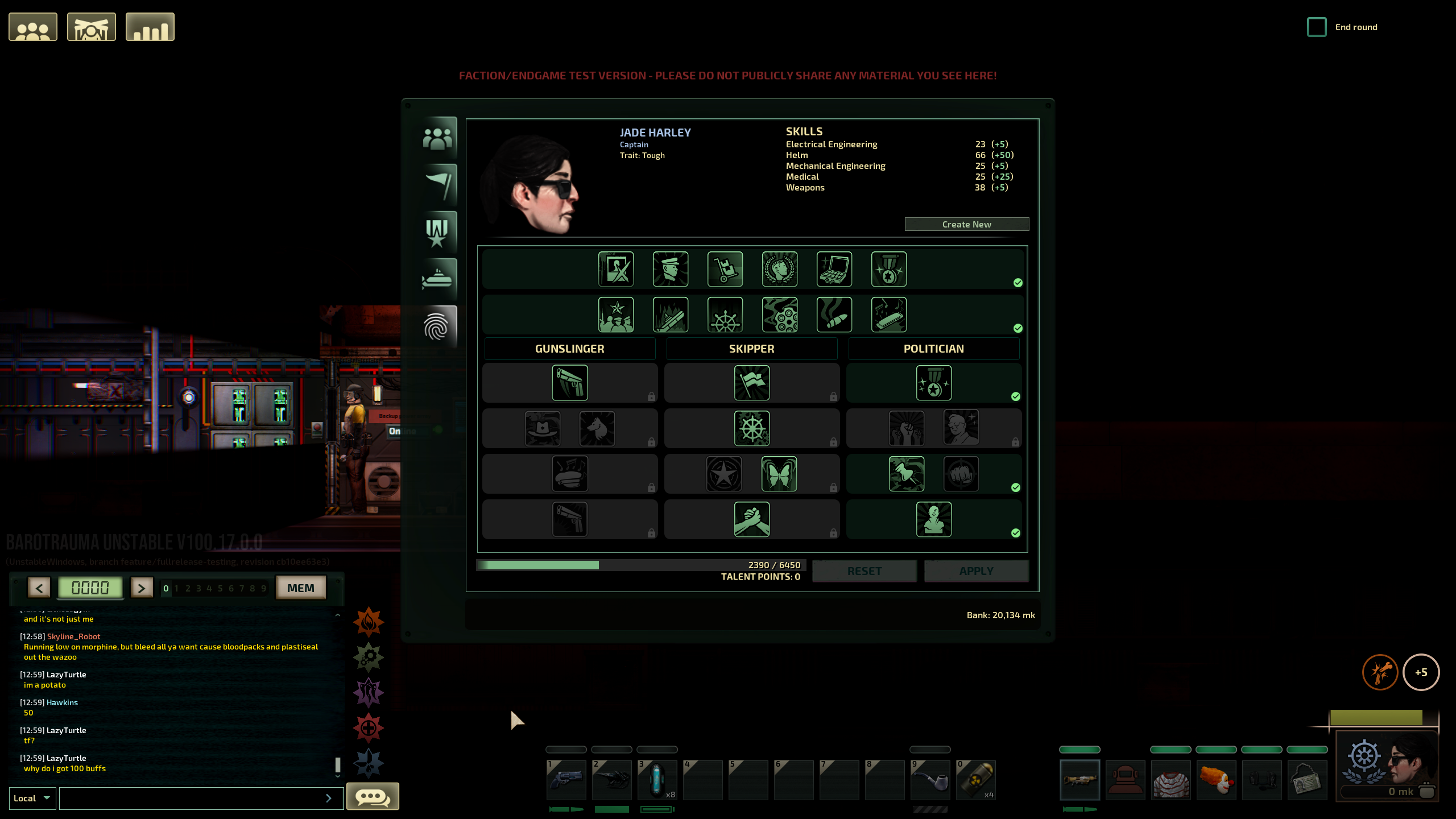The height and width of the screenshot is (819, 1456).
Task: Toggle the ship wheel talent under Skipper
Action: [751, 428]
